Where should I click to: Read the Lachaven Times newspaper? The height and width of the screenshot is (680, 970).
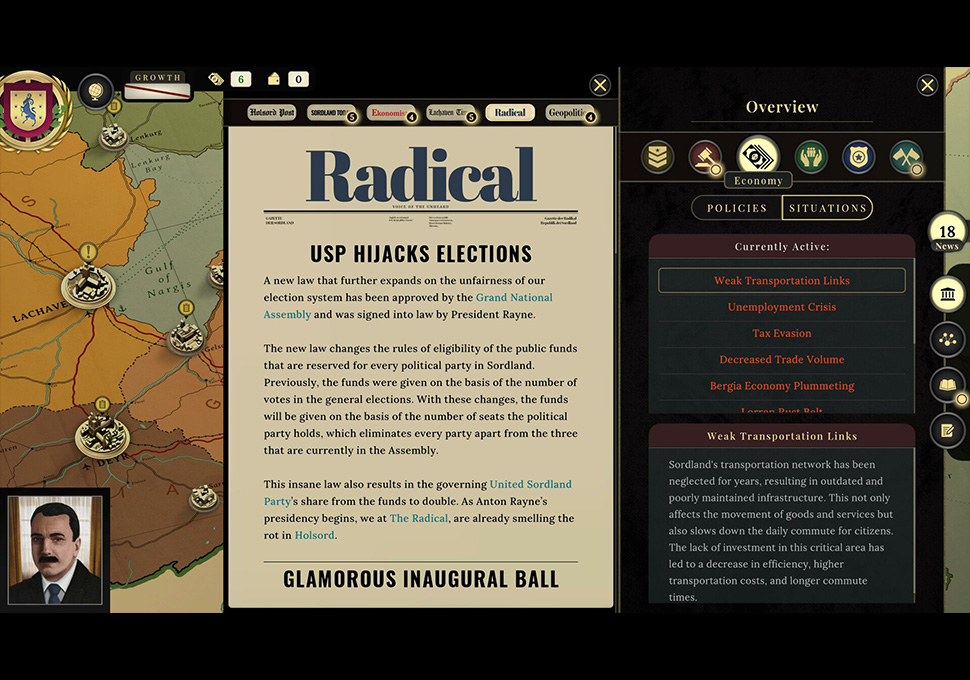coord(449,113)
